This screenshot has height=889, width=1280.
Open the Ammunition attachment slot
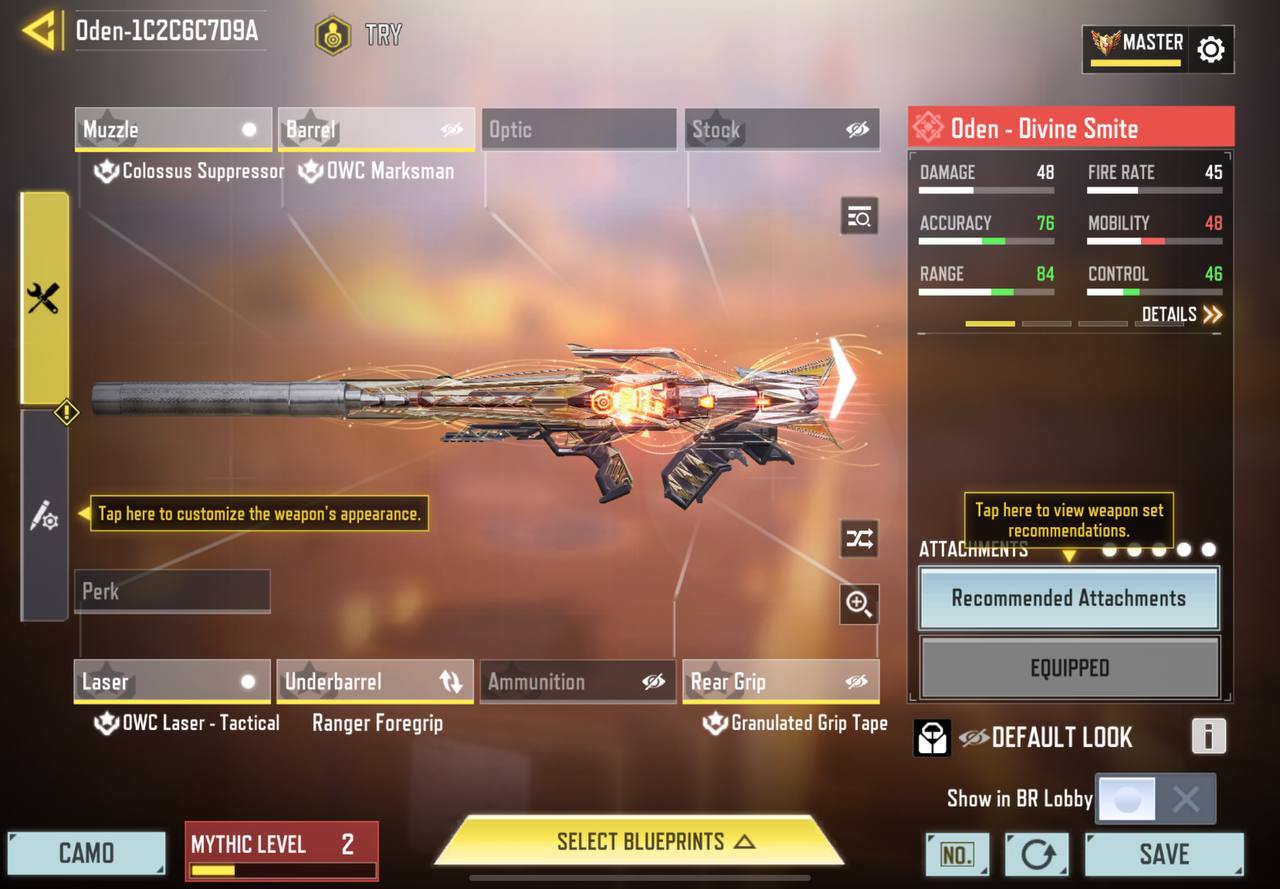click(x=578, y=682)
